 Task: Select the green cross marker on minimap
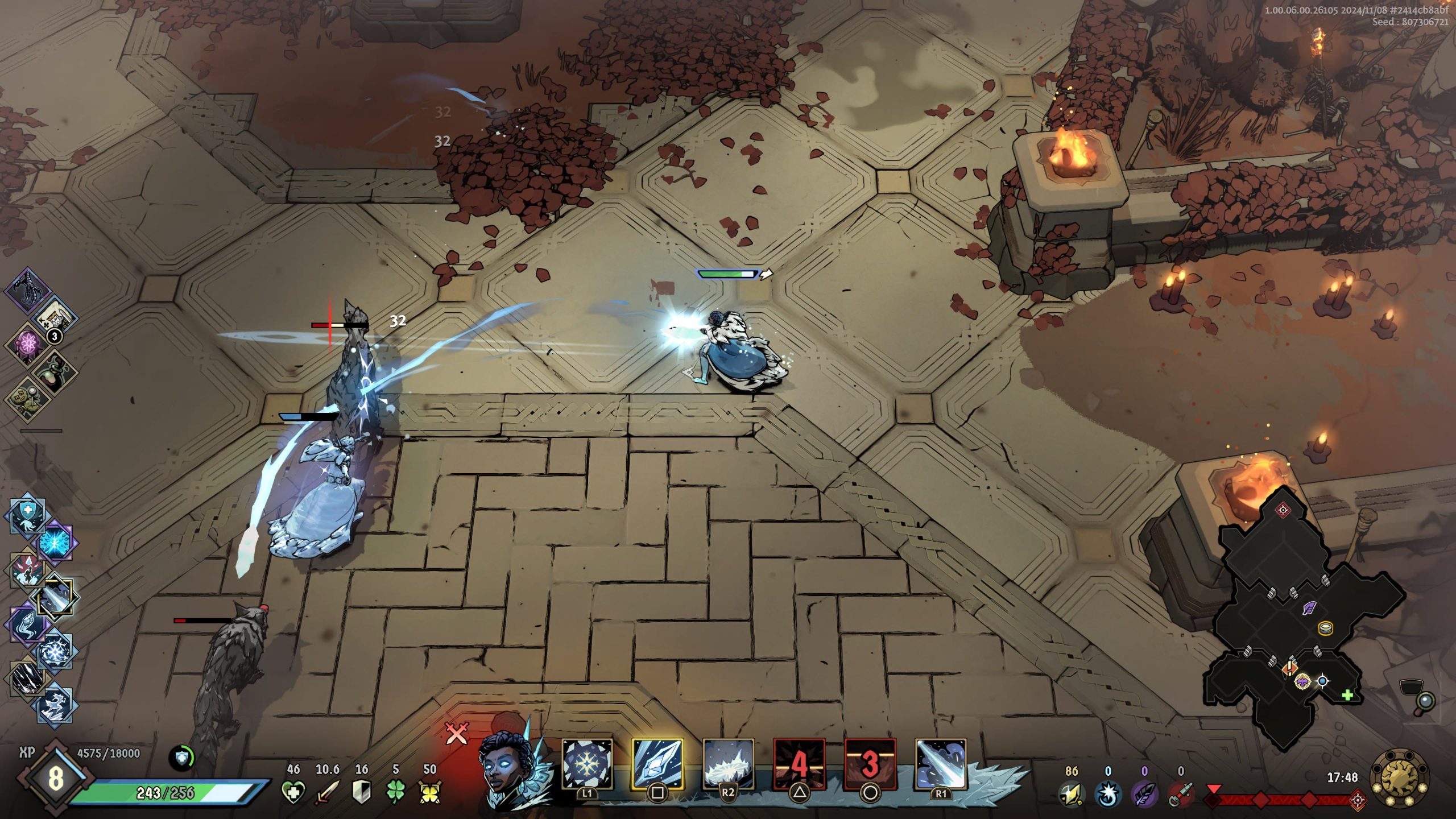tap(1347, 695)
